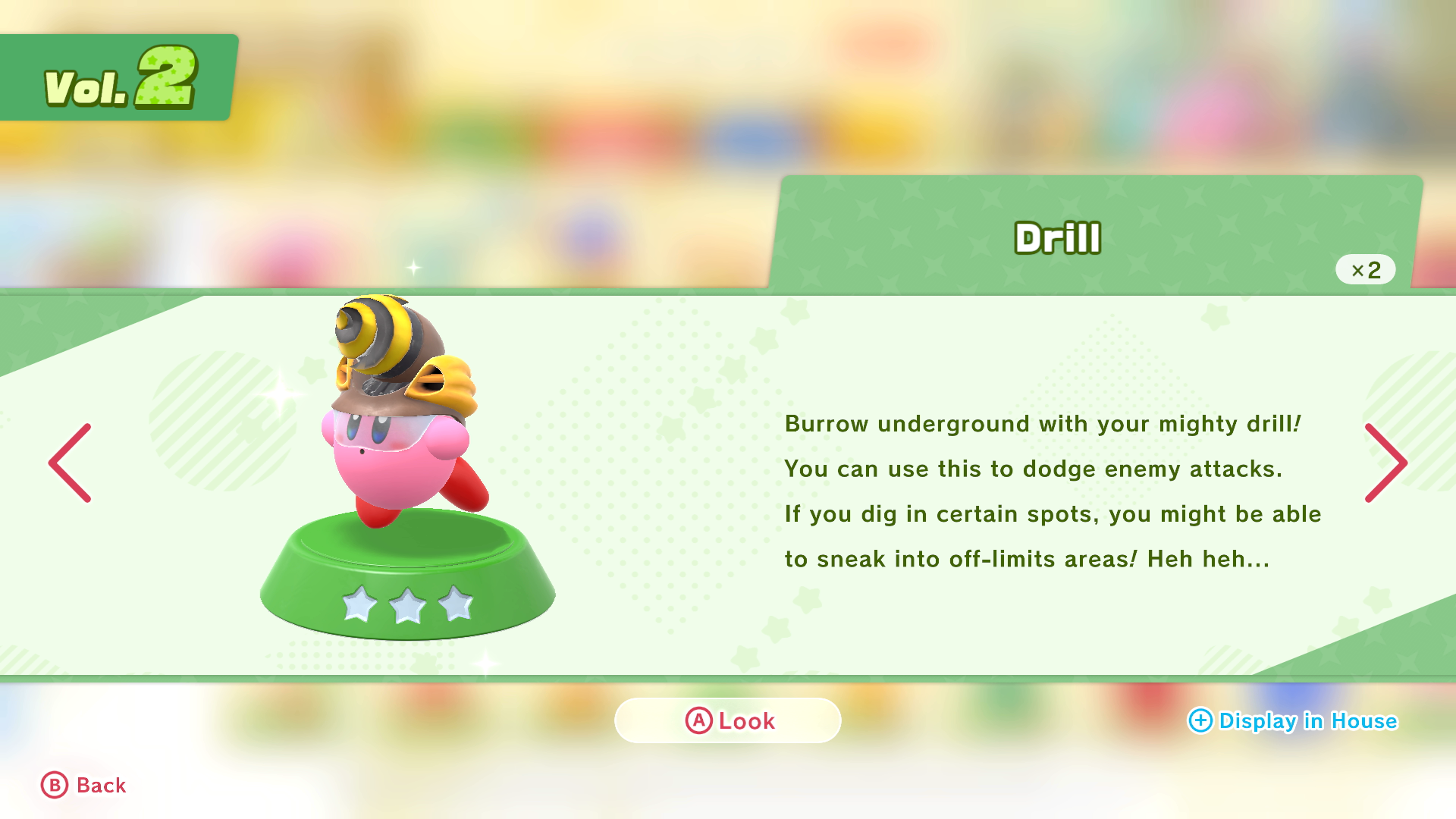1456x819 pixels.
Task: Select the Look button
Action: tap(728, 720)
